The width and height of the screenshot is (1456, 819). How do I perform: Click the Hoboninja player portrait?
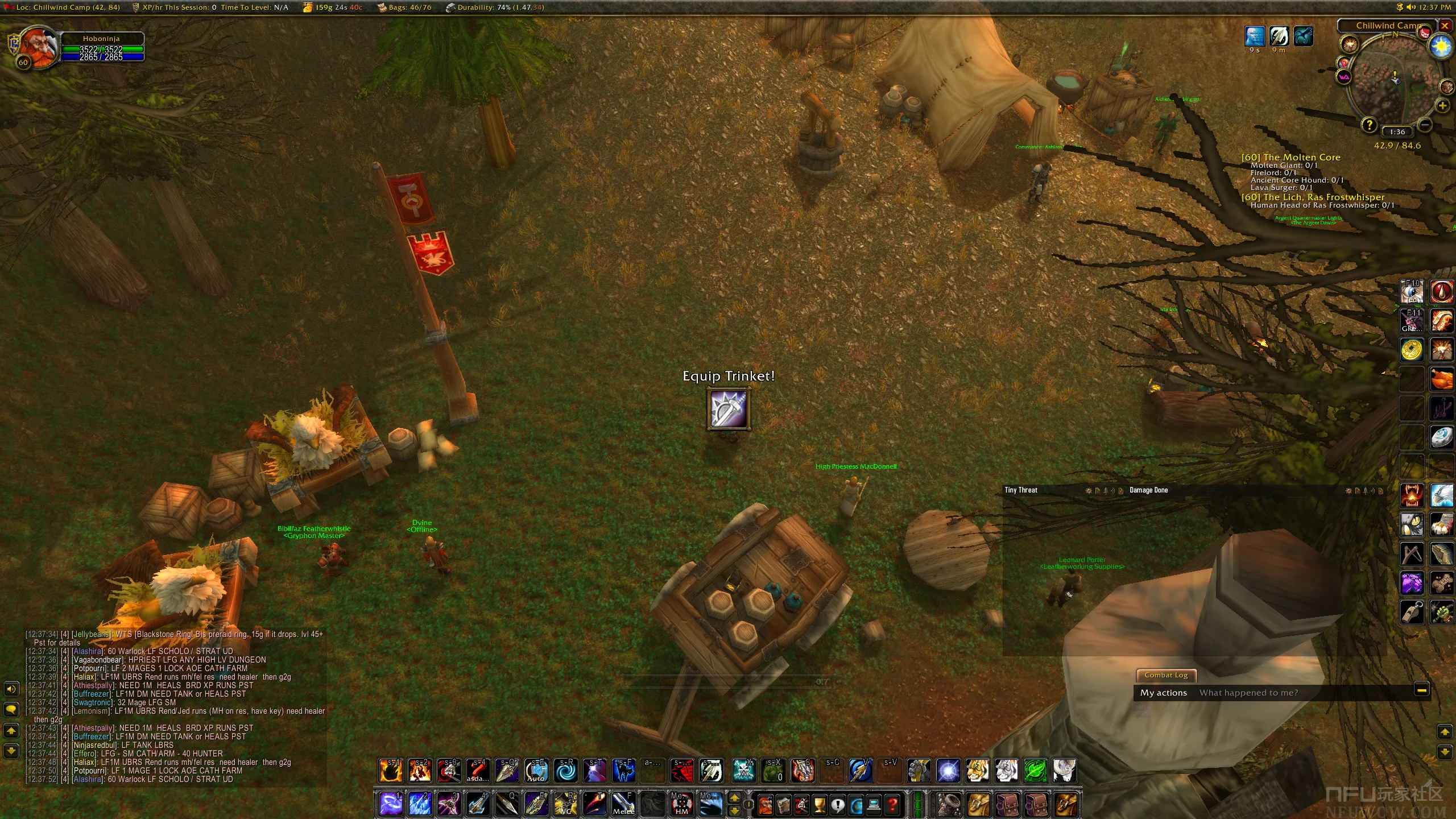click(x=39, y=47)
